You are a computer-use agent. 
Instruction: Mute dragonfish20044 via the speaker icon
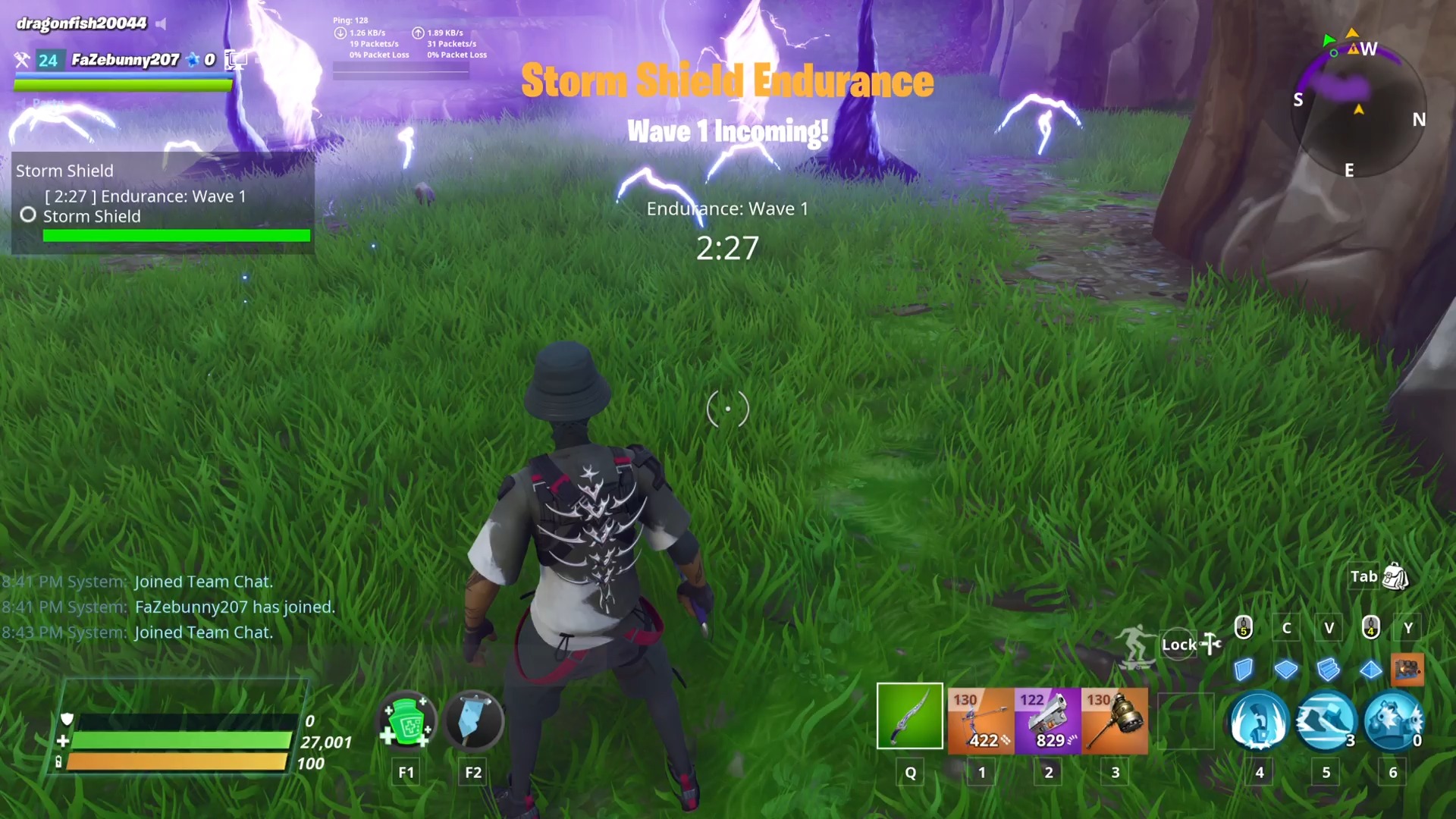click(x=160, y=24)
